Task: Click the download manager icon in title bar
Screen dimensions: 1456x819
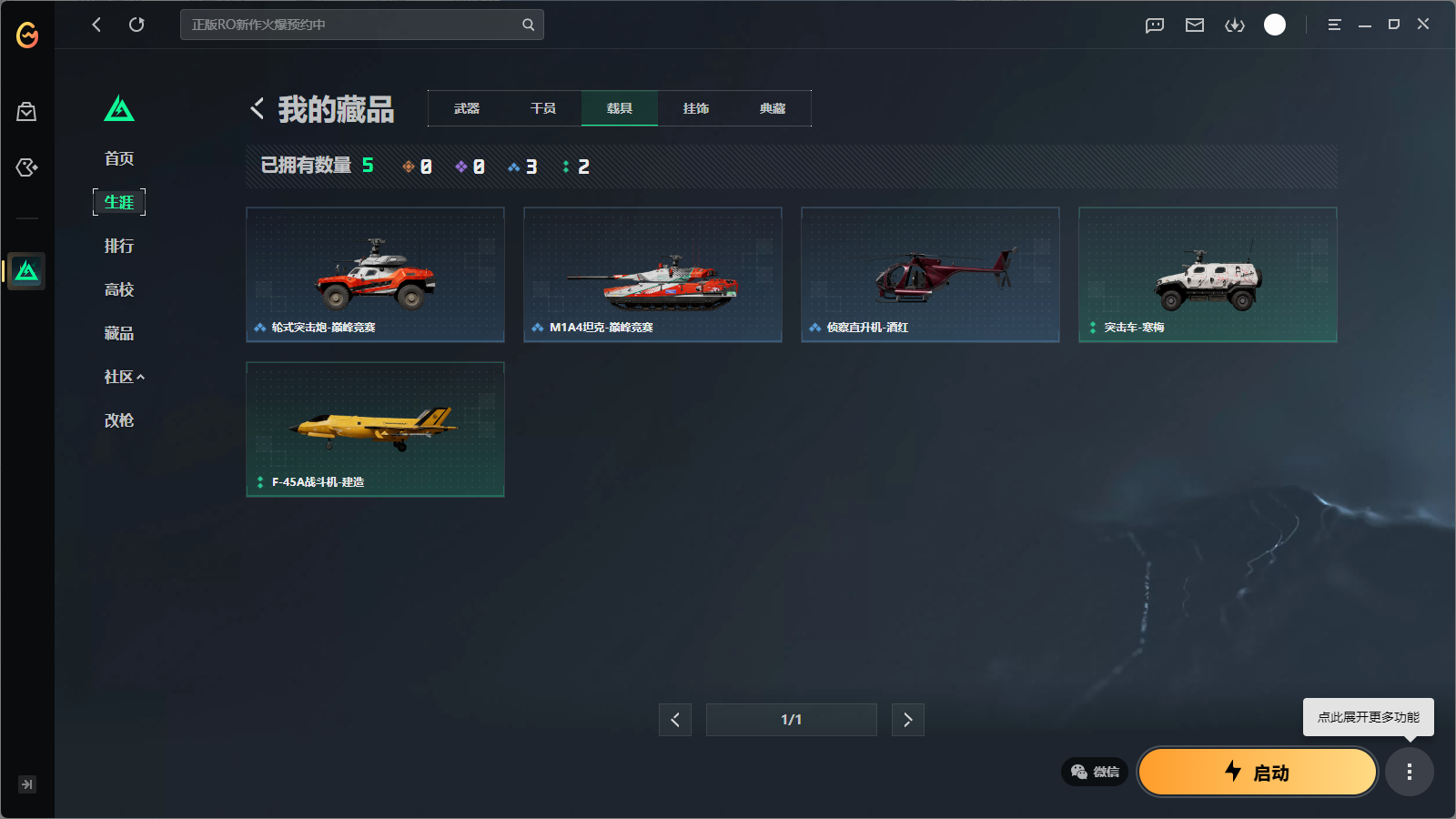Action: pyautogui.click(x=1235, y=25)
